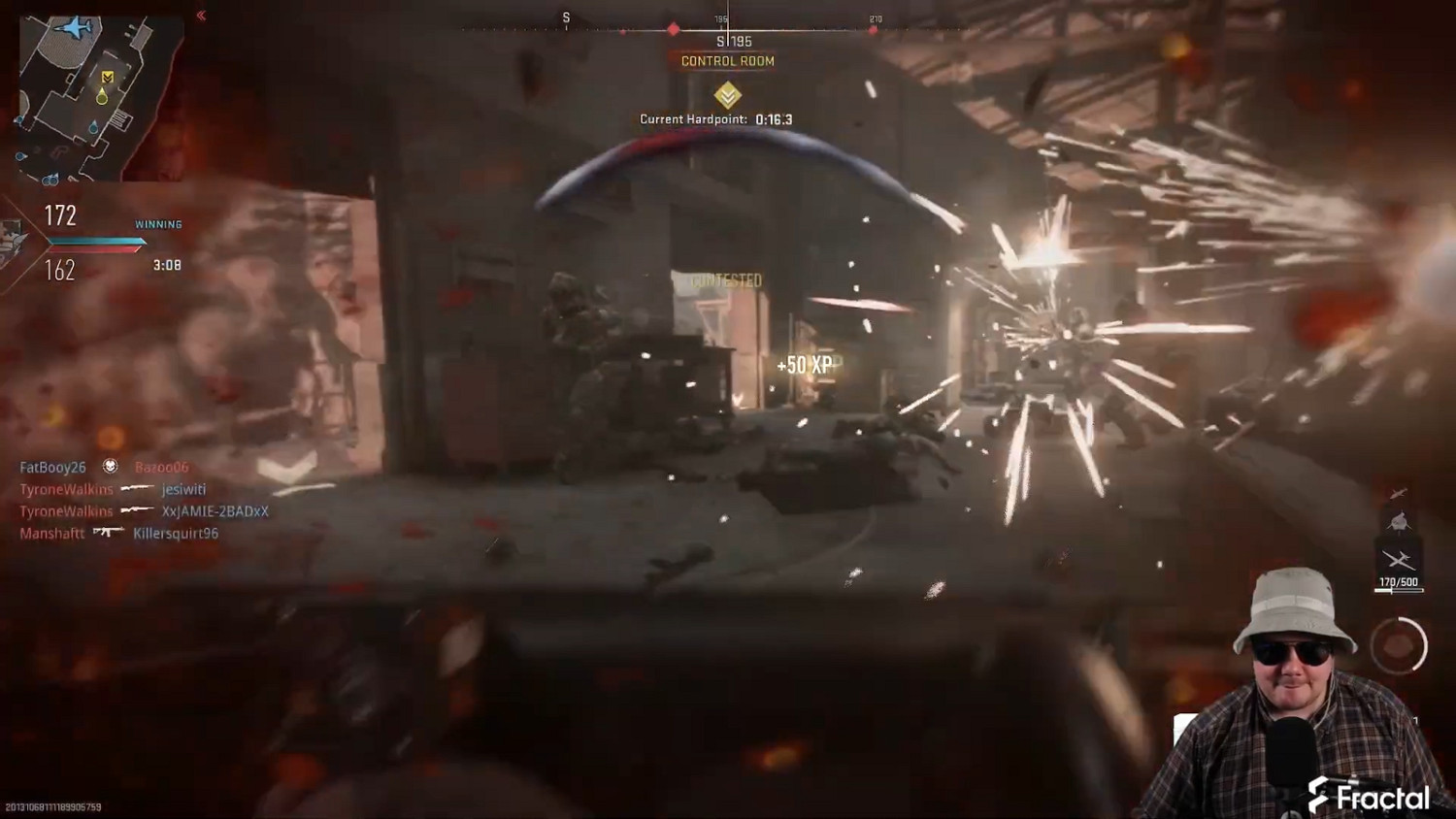The width and height of the screenshot is (1456, 819).
Task: Click the yellow hardpoint chevron under Control Room
Action: [x=726, y=95]
